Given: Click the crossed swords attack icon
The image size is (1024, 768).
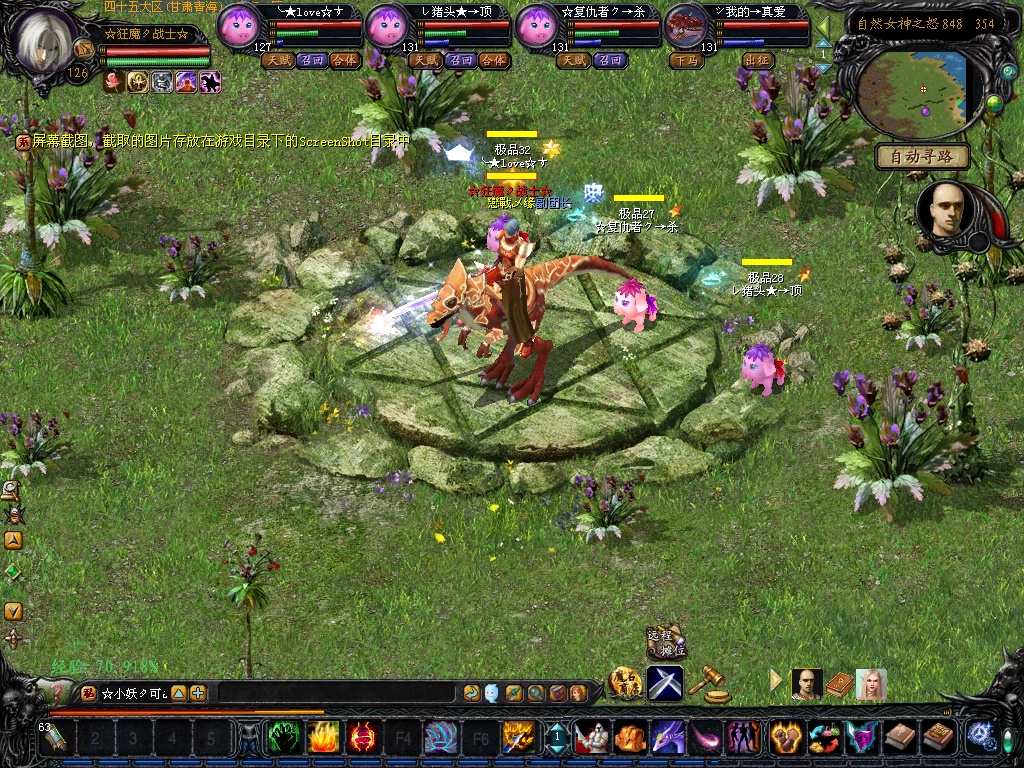Looking at the screenshot, I should [x=665, y=683].
